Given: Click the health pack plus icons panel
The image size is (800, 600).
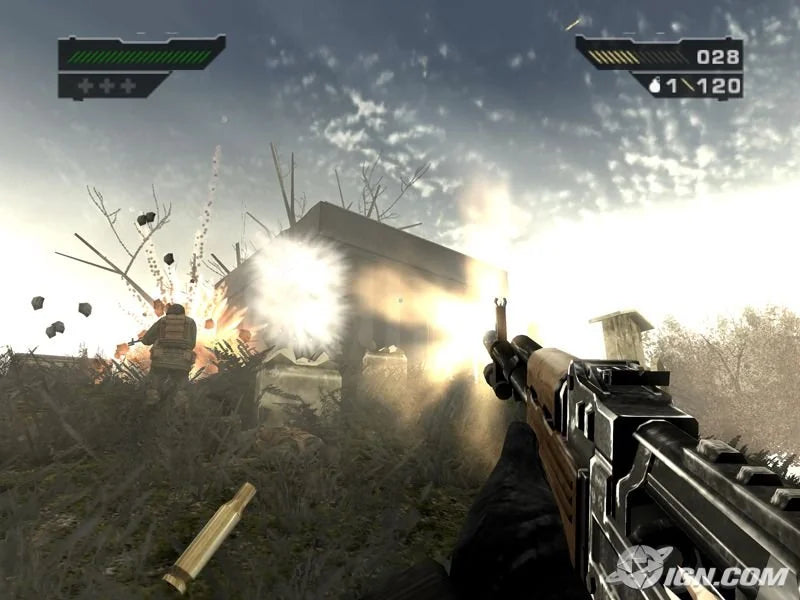Looking at the screenshot, I should point(107,86).
